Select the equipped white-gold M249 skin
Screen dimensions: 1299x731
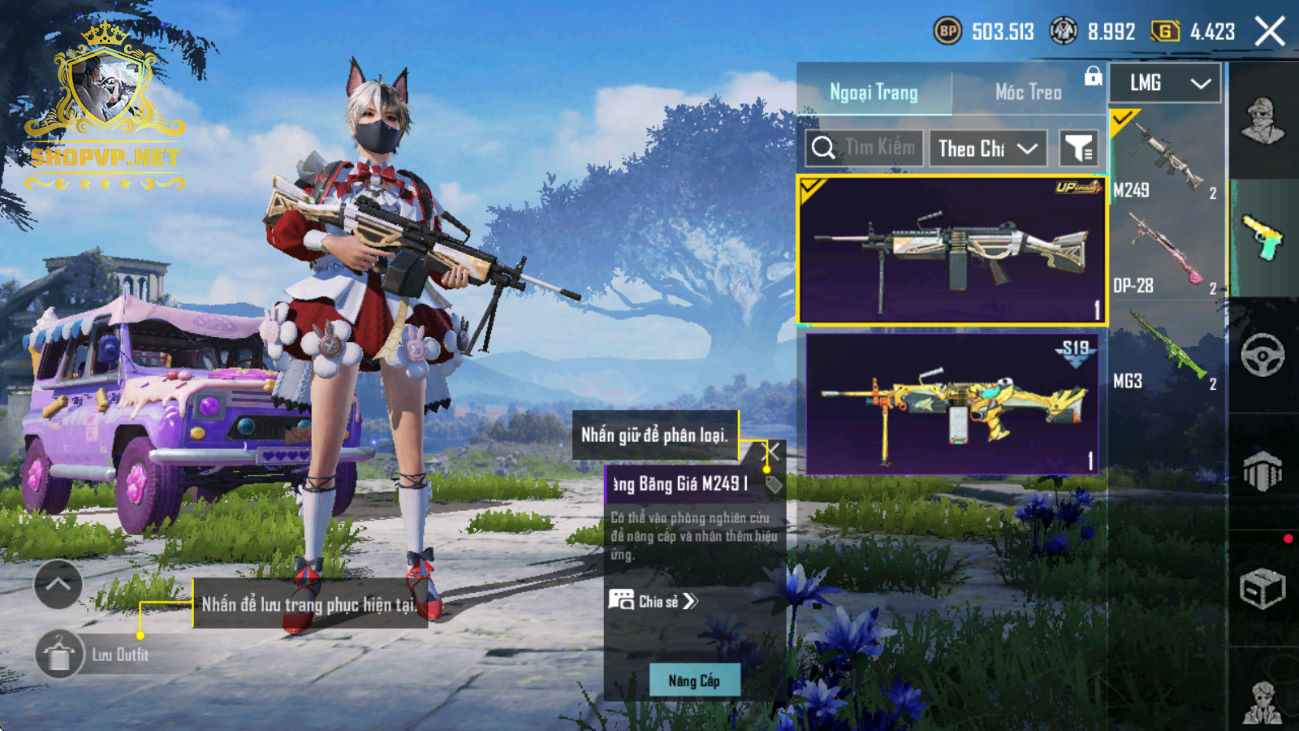click(950, 250)
